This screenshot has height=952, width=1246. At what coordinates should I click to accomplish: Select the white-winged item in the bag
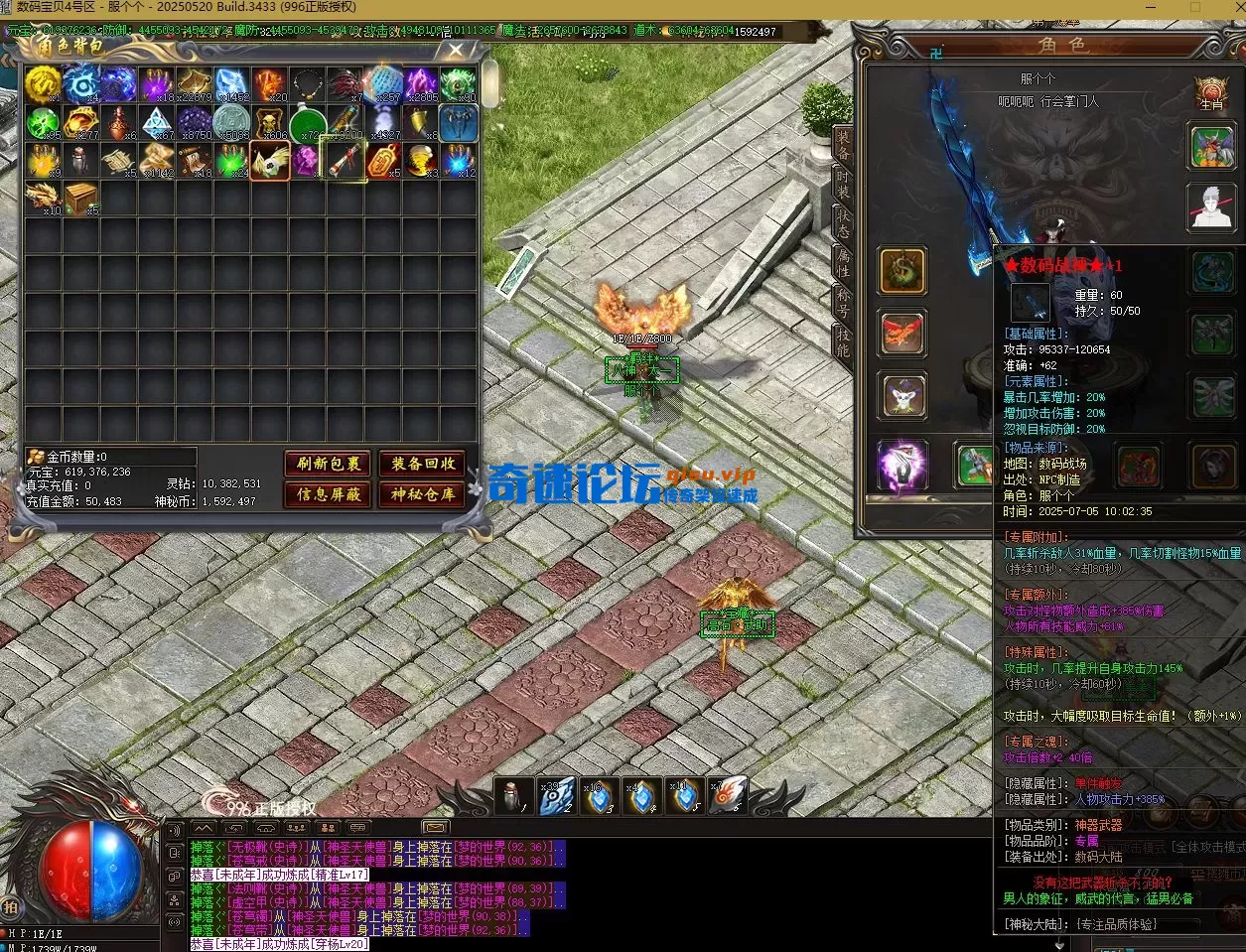270,160
